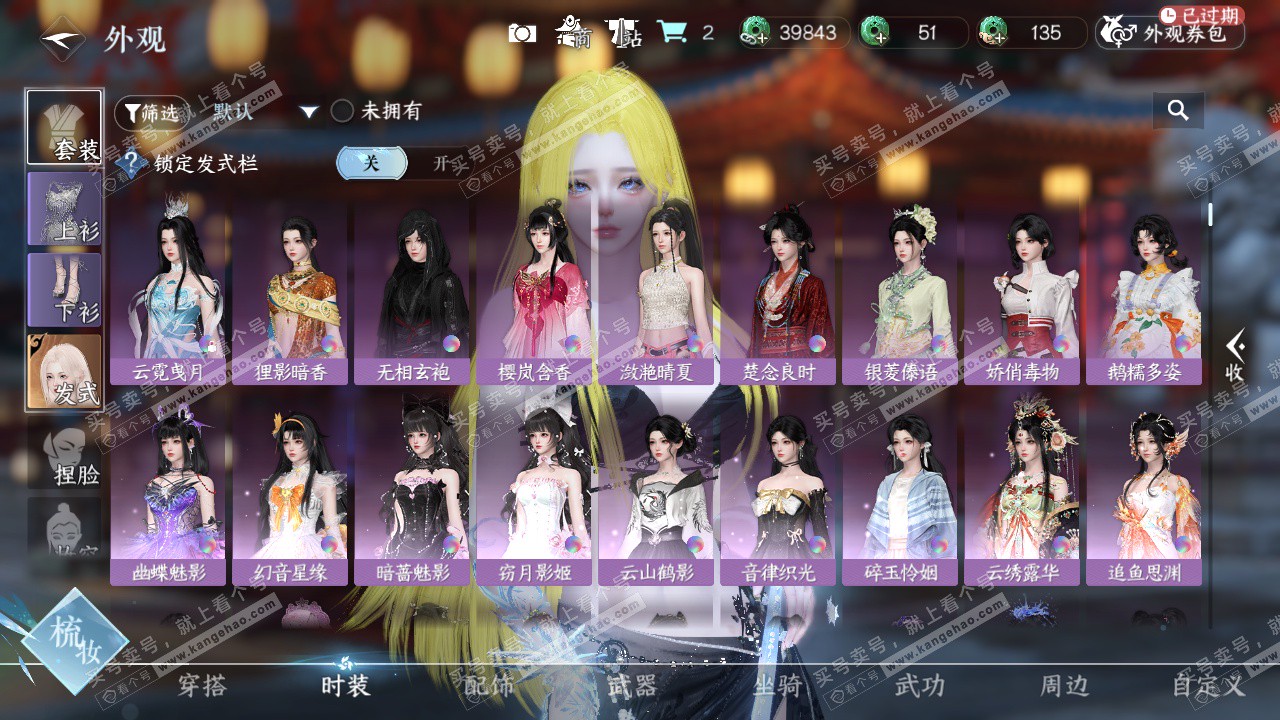Pick the 追鱼思渊 outfit card
This screenshot has height=720, width=1280.
[x=1144, y=492]
